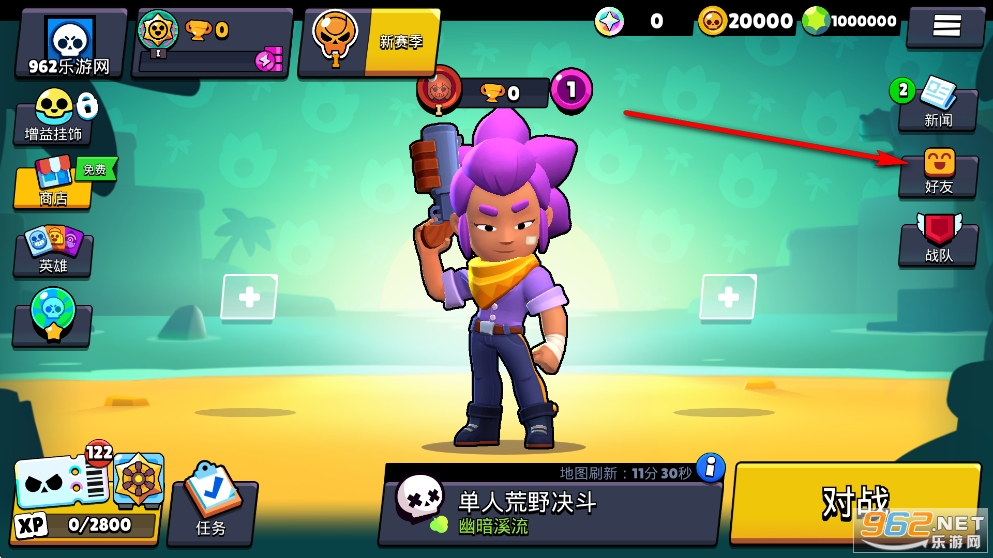
Task: Invite a teammate using the left plus slot
Action: coord(249,298)
